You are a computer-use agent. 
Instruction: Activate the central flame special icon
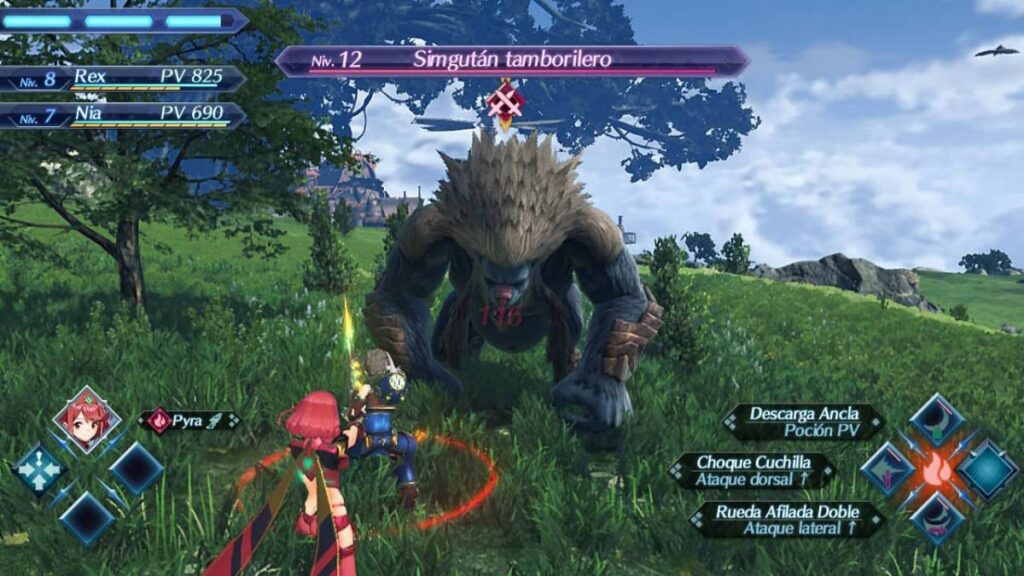(x=936, y=469)
